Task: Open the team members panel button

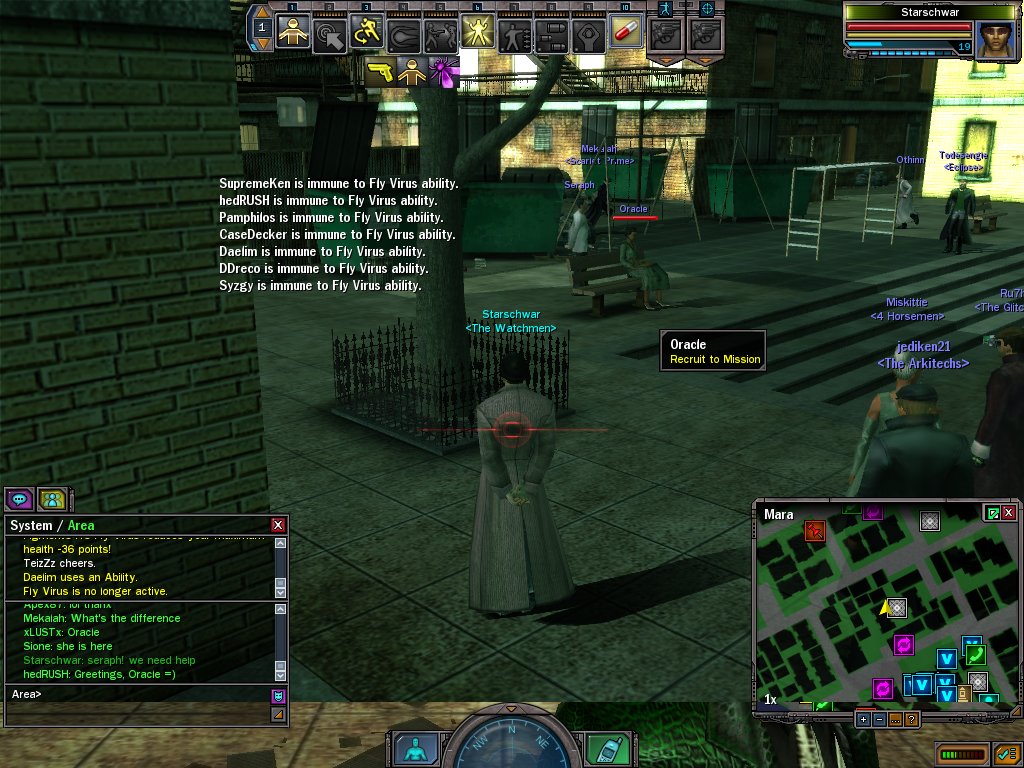Action: [52, 498]
